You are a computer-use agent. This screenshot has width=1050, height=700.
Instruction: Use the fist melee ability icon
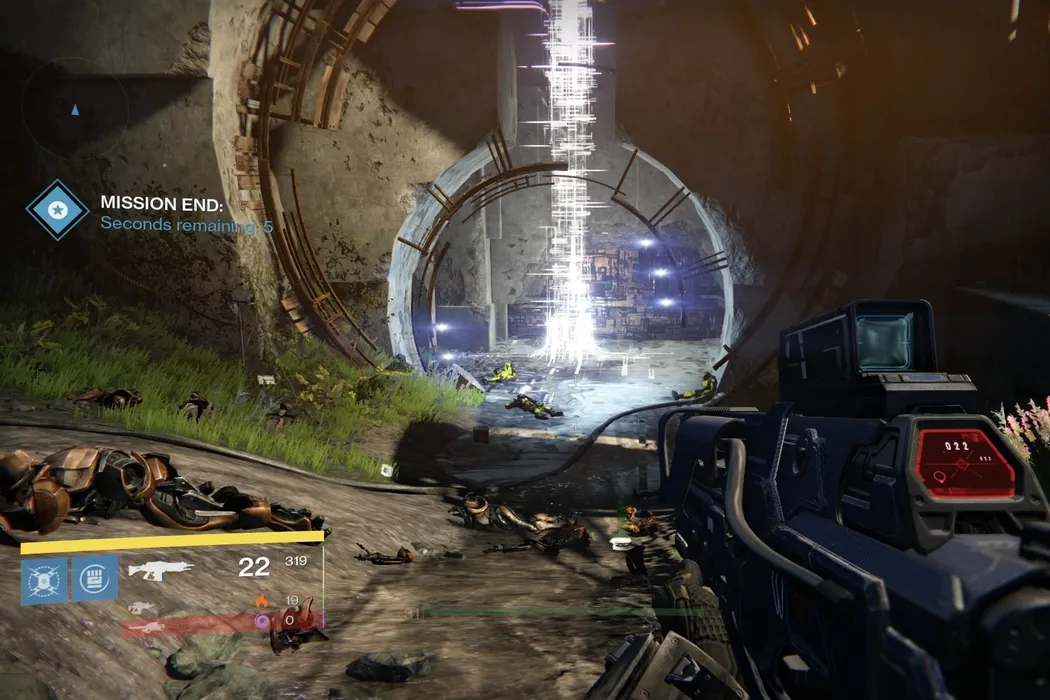coord(95,578)
